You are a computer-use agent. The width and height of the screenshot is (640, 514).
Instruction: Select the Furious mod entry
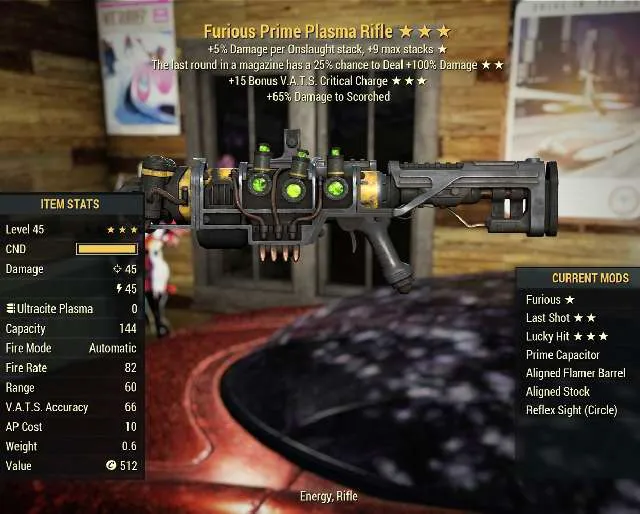point(550,299)
